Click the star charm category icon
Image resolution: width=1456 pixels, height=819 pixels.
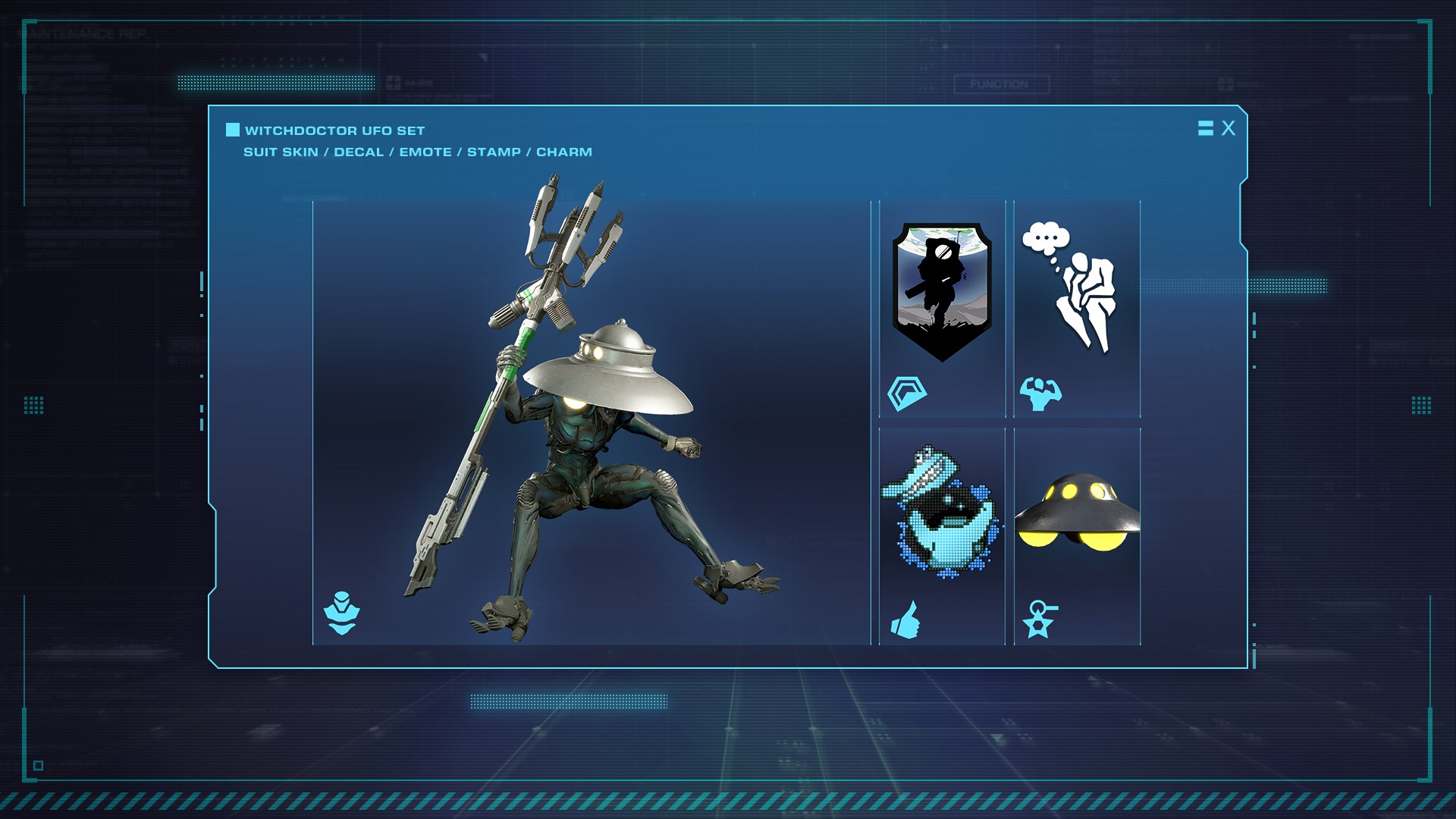[1039, 619]
